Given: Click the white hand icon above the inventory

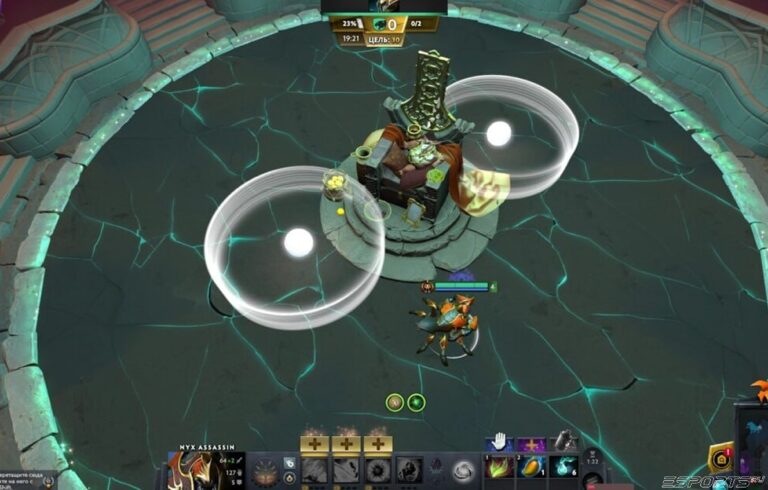Looking at the screenshot, I should (499, 441).
